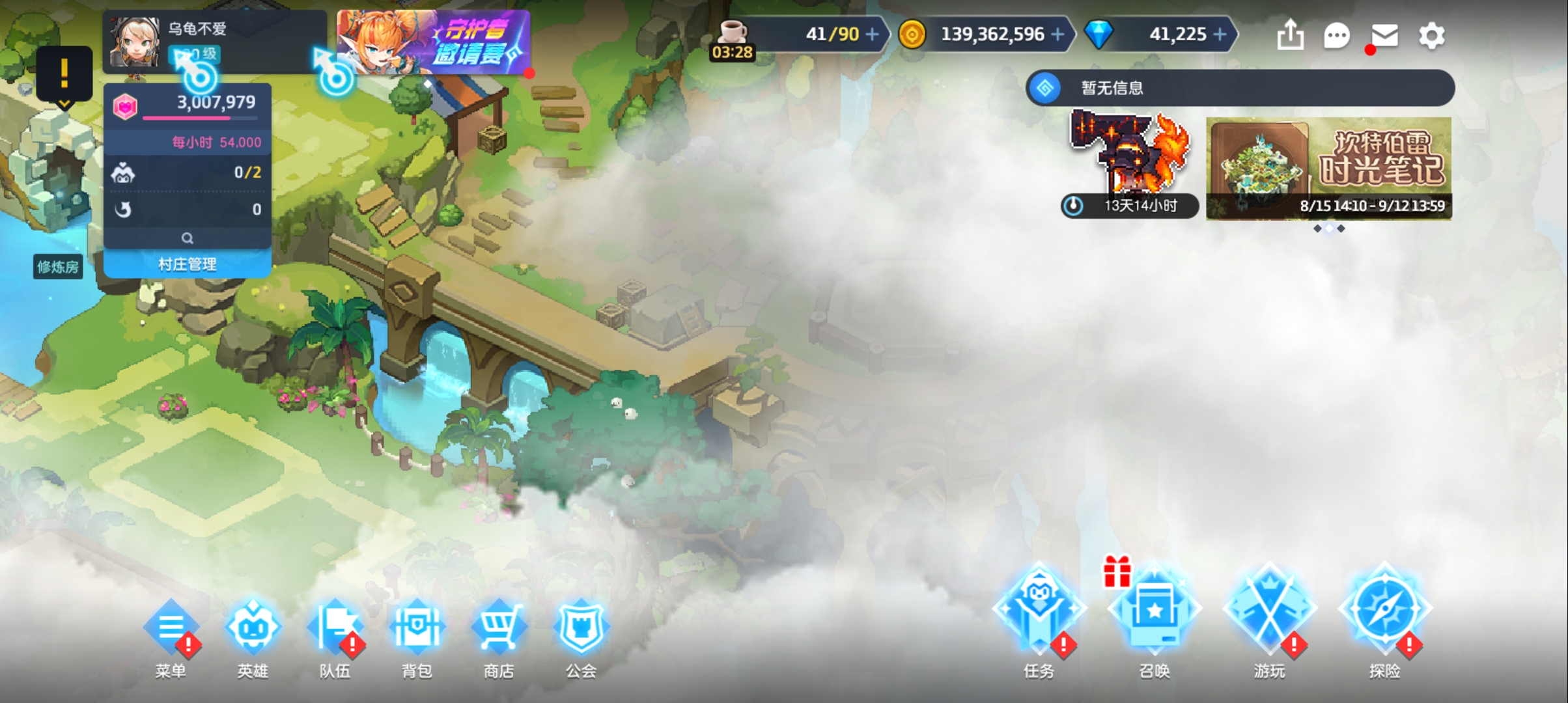Open the 村庄管理 village management
This screenshot has height=703, width=1568.
click(188, 264)
